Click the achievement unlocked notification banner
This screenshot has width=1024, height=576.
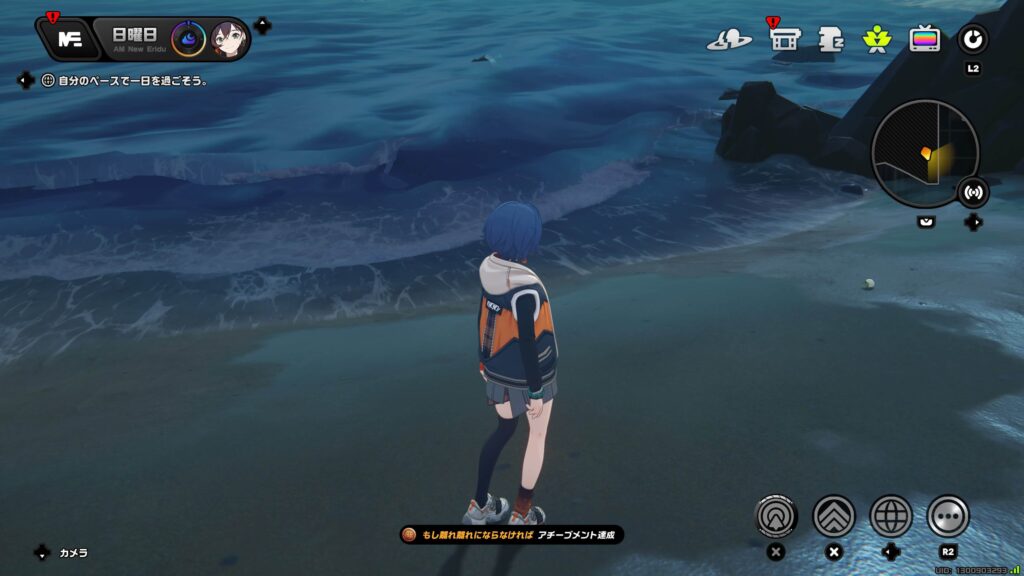pyautogui.click(x=512, y=535)
